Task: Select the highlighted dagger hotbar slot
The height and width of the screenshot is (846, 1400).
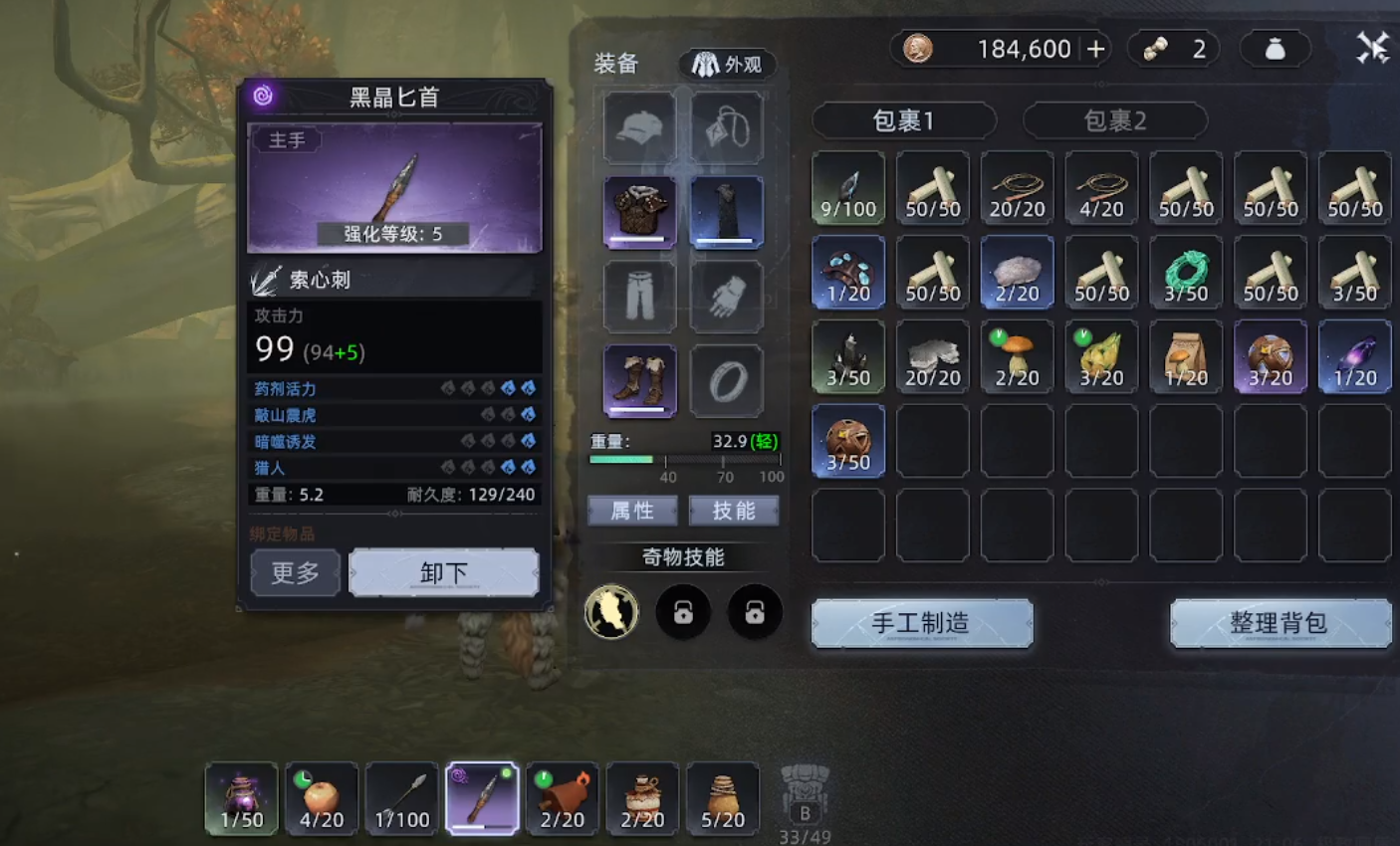Action: pyautogui.click(x=482, y=798)
